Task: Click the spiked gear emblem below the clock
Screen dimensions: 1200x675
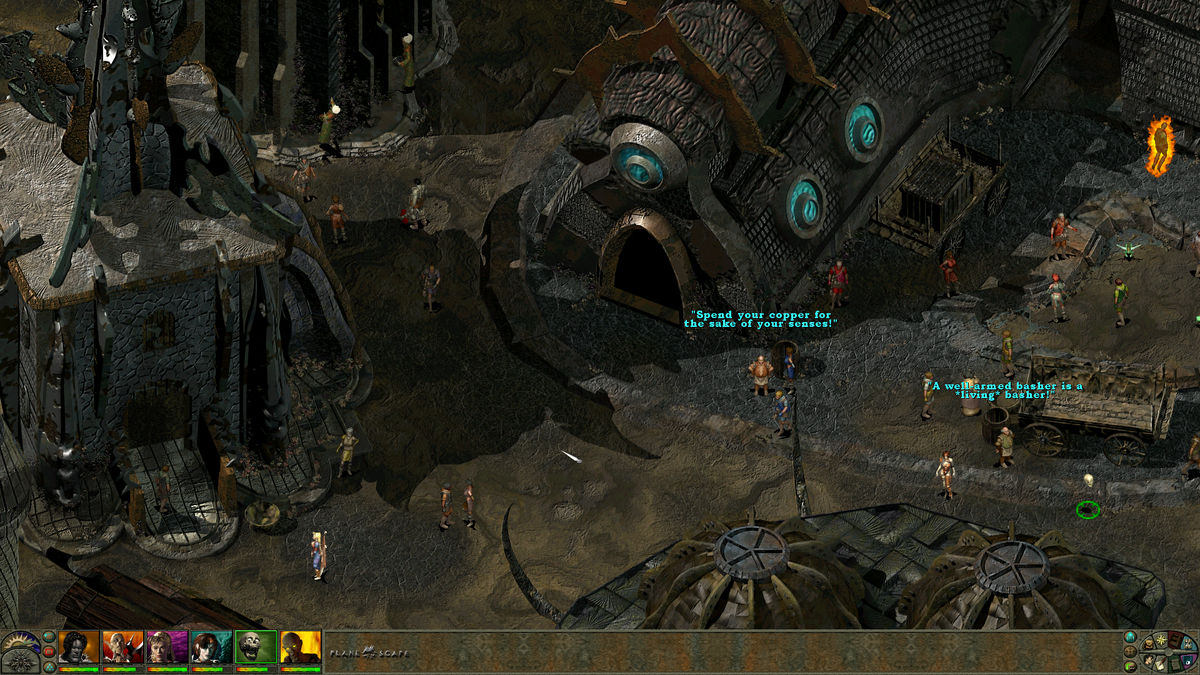Action: point(20,663)
